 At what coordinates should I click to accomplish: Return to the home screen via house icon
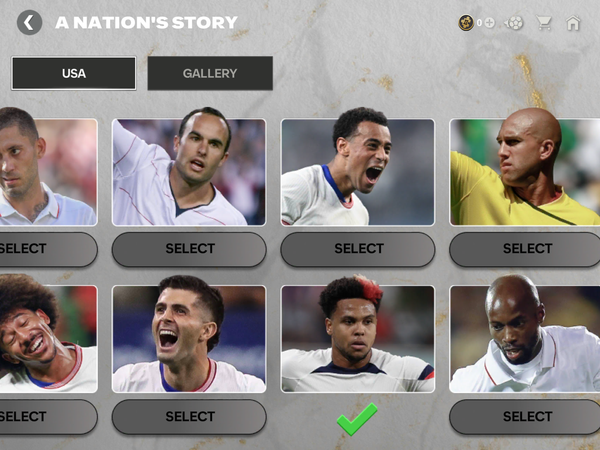pyautogui.click(x=573, y=22)
